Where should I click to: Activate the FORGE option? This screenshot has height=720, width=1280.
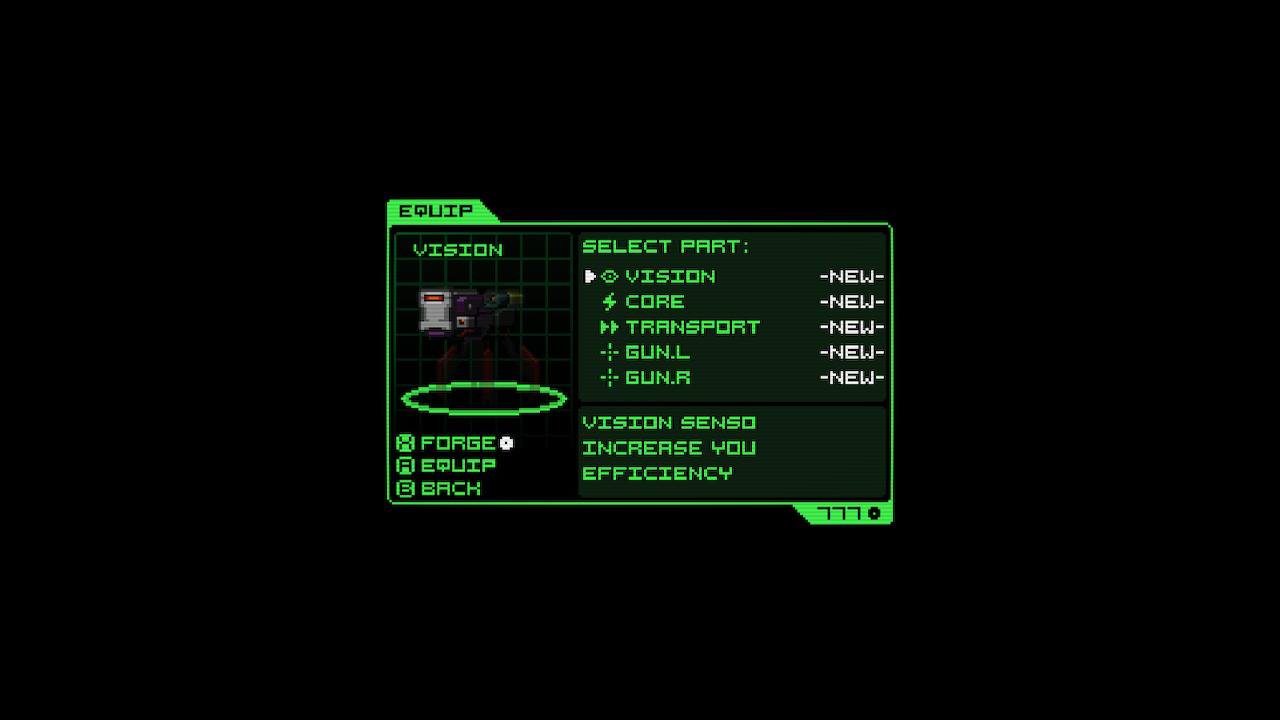point(457,443)
